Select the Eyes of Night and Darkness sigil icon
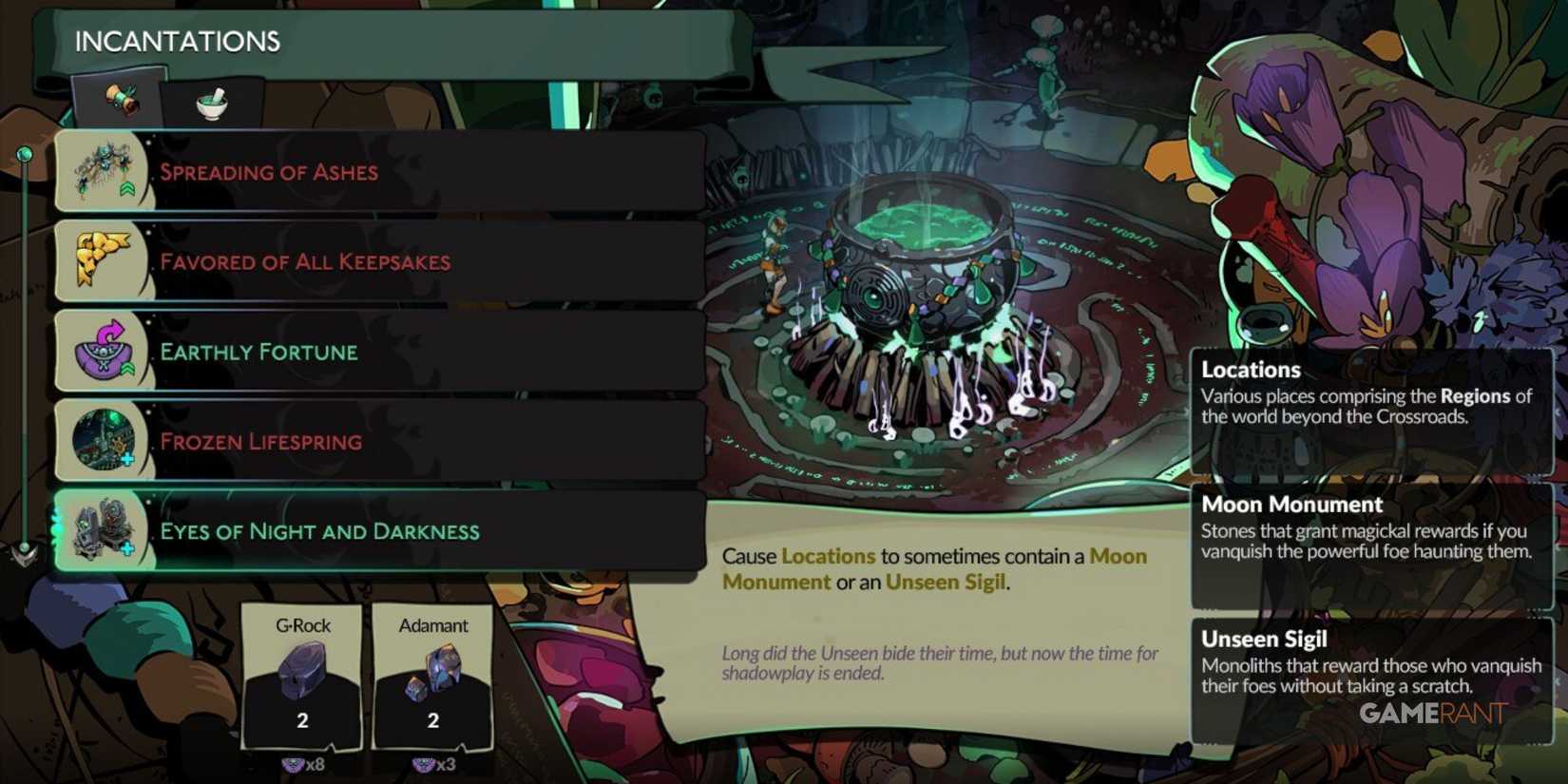This screenshot has height=784, width=1568. click(101, 530)
